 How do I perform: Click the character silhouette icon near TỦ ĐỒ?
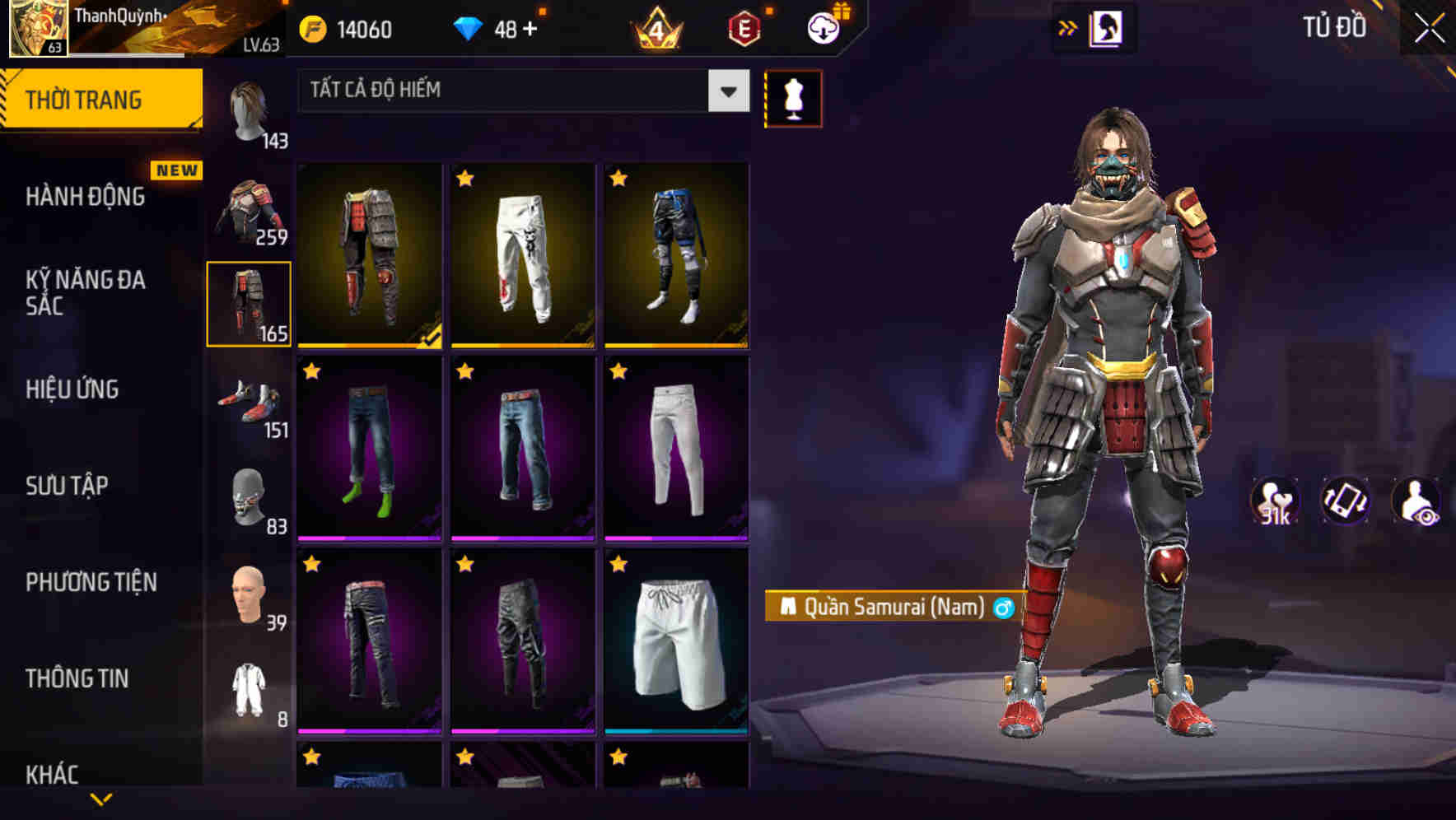1108,27
